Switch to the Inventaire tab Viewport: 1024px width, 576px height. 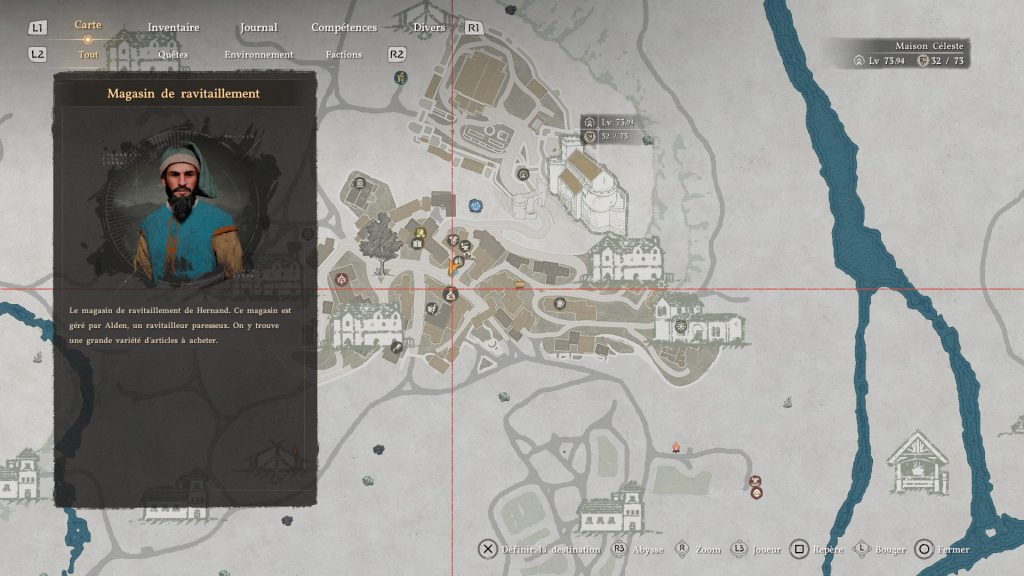173,28
